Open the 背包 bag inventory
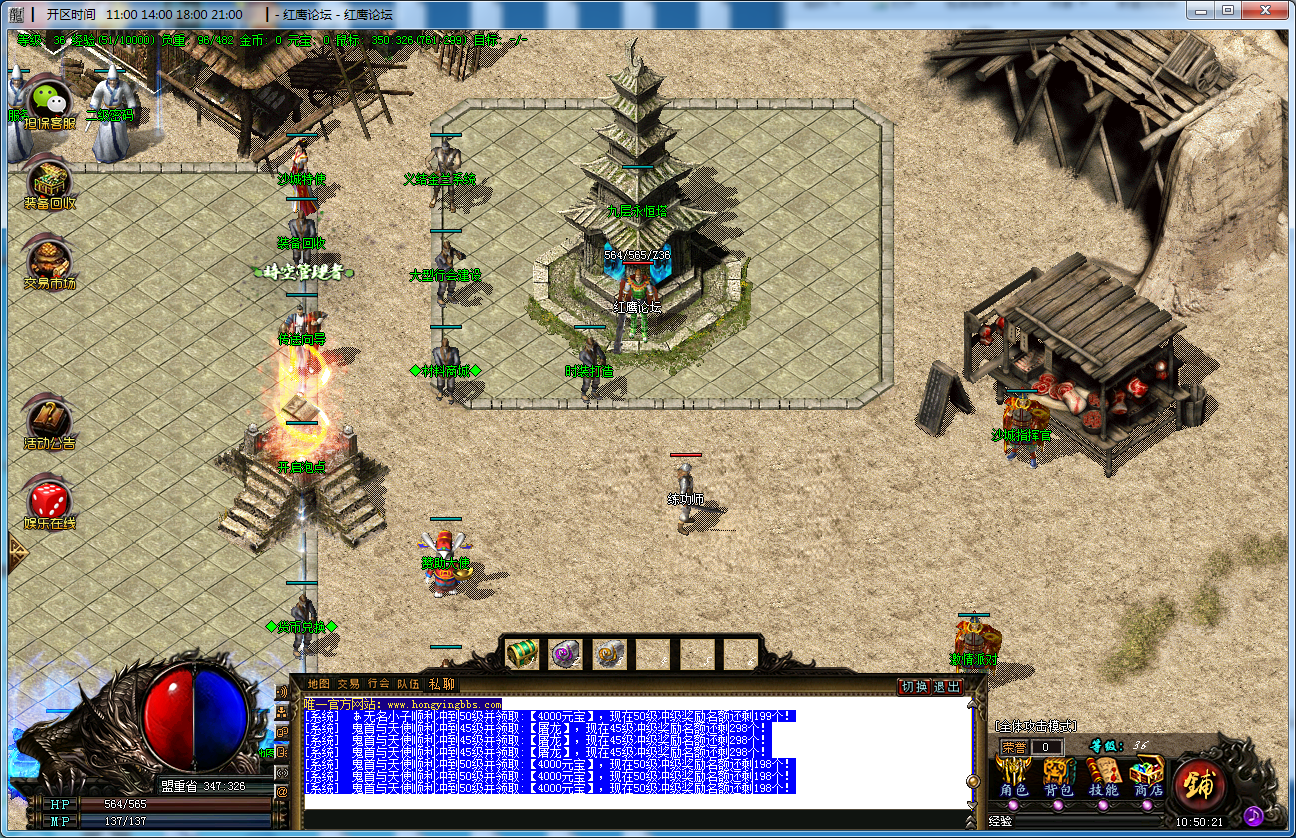The height and width of the screenshot is (838, 1296). tap(1058, 779)
